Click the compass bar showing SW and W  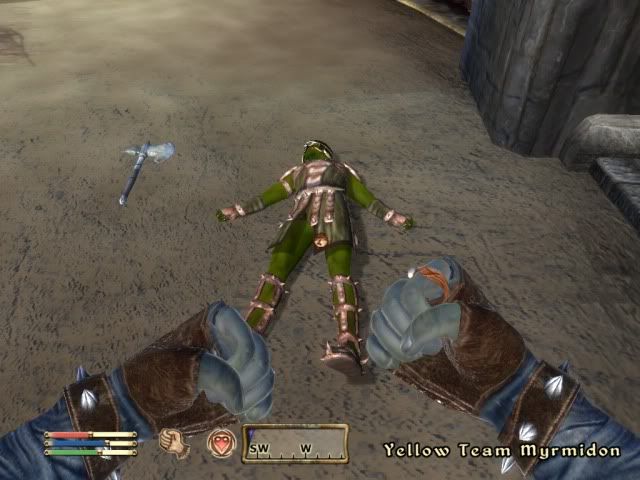(x=295, y=443)
